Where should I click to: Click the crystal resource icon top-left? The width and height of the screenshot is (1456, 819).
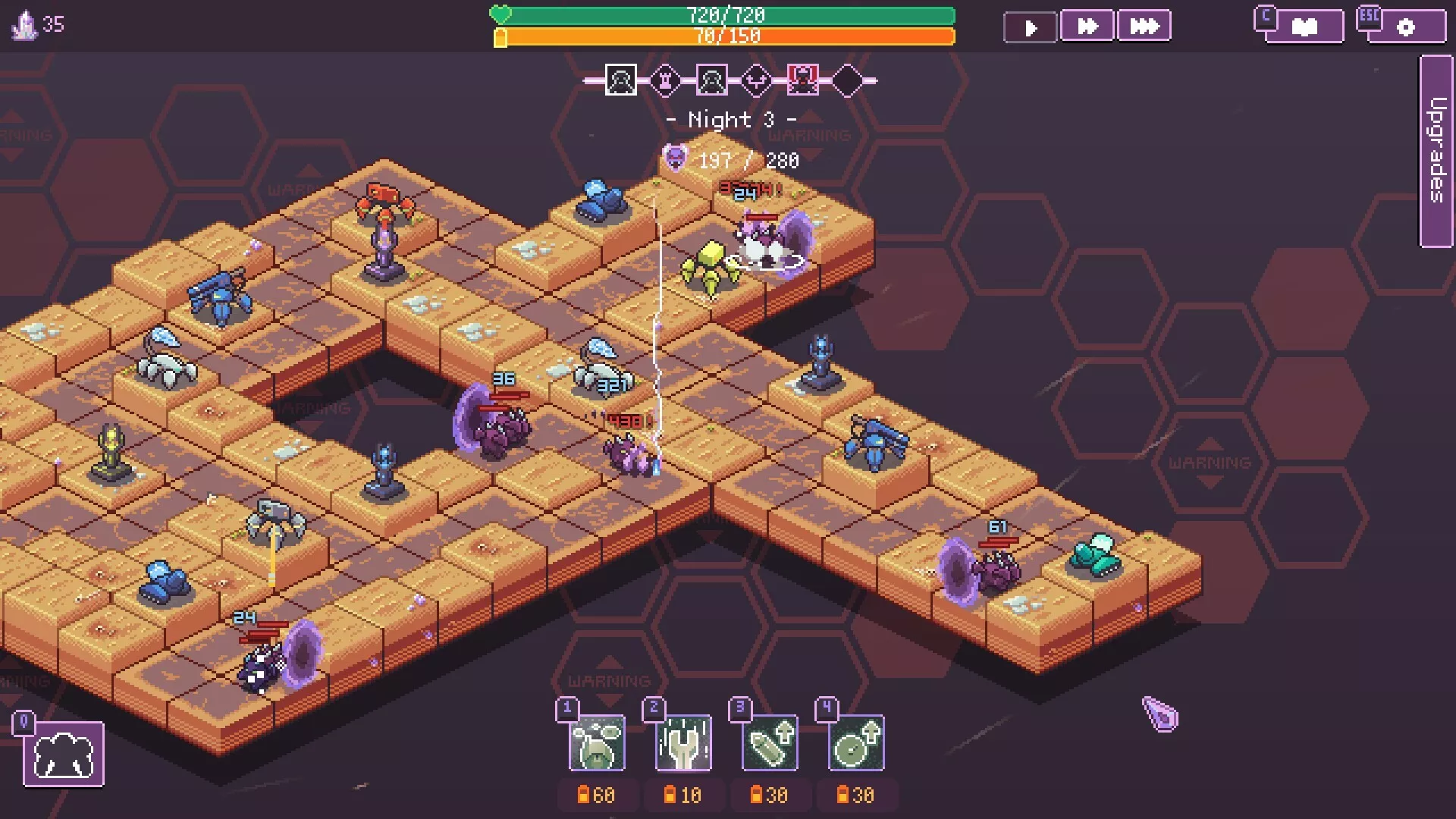(25, 24)
